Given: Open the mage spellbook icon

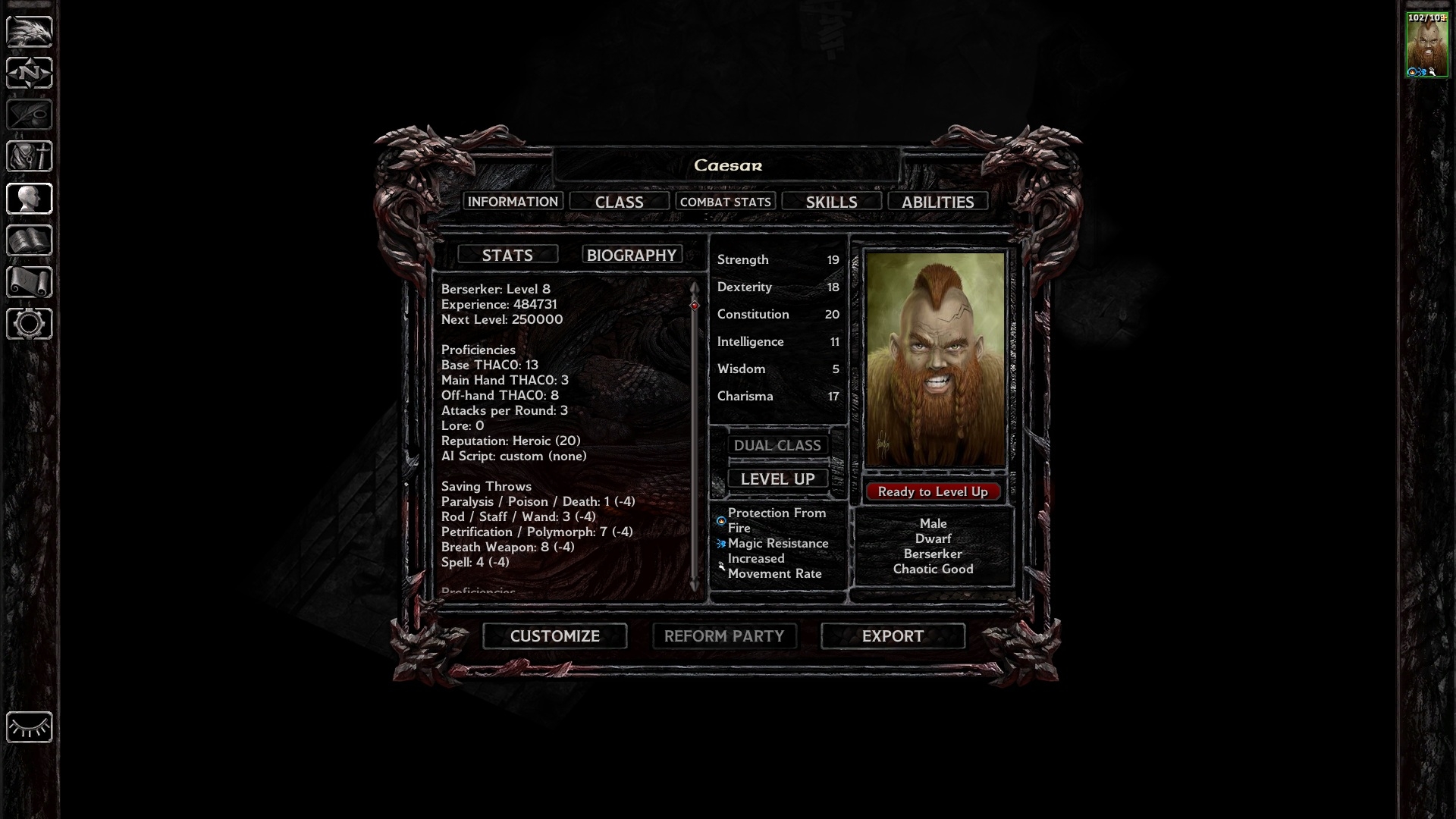Looking at the screenshot, I should [29, 240].
